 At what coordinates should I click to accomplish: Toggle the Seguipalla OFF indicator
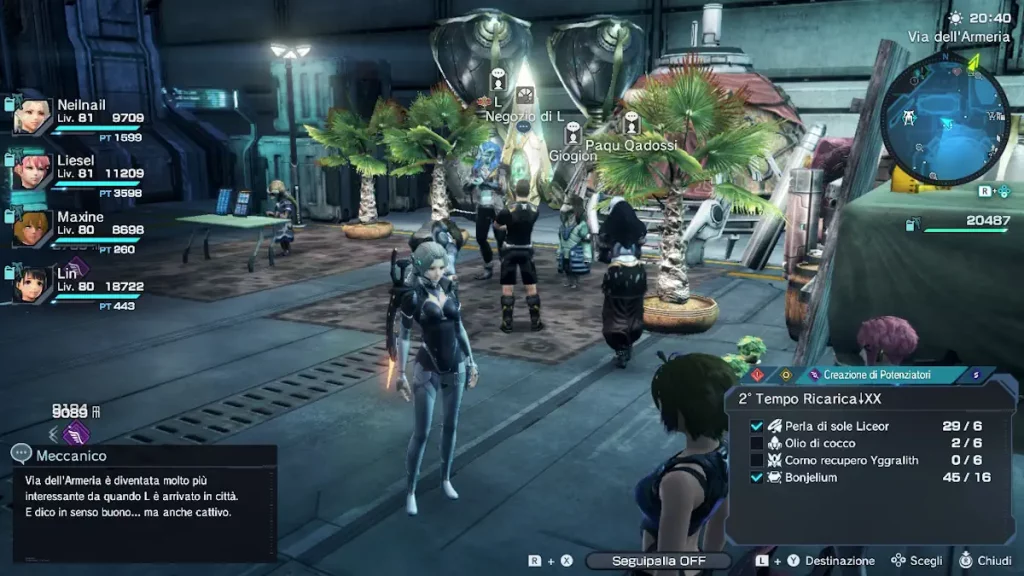[x=658, y=561]
